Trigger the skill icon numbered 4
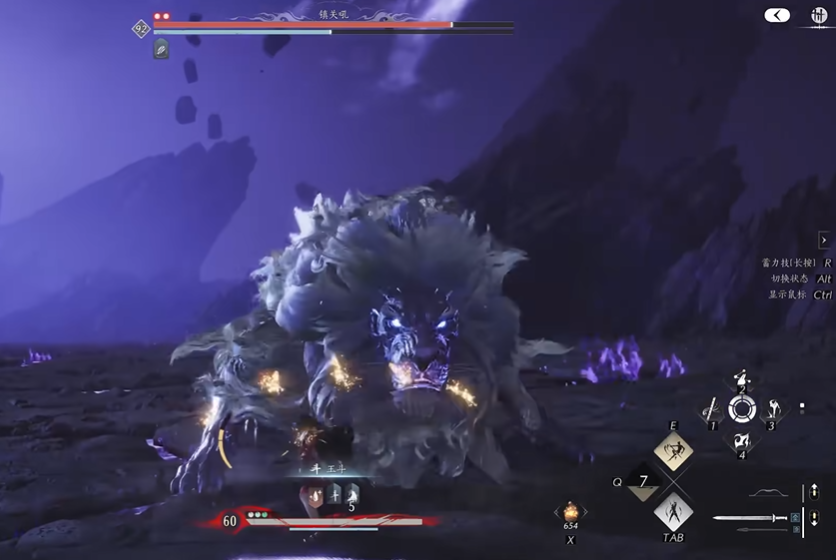 (741, 440)
